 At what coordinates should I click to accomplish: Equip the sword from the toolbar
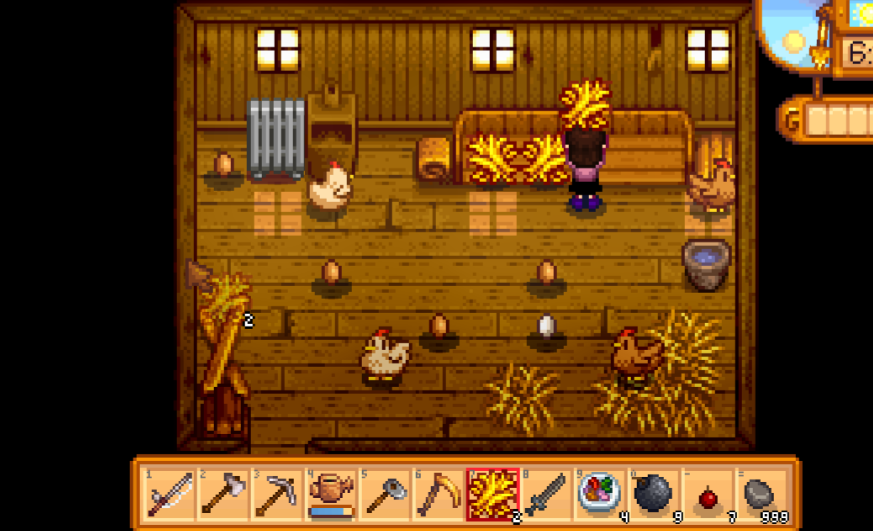coord(545,494)
